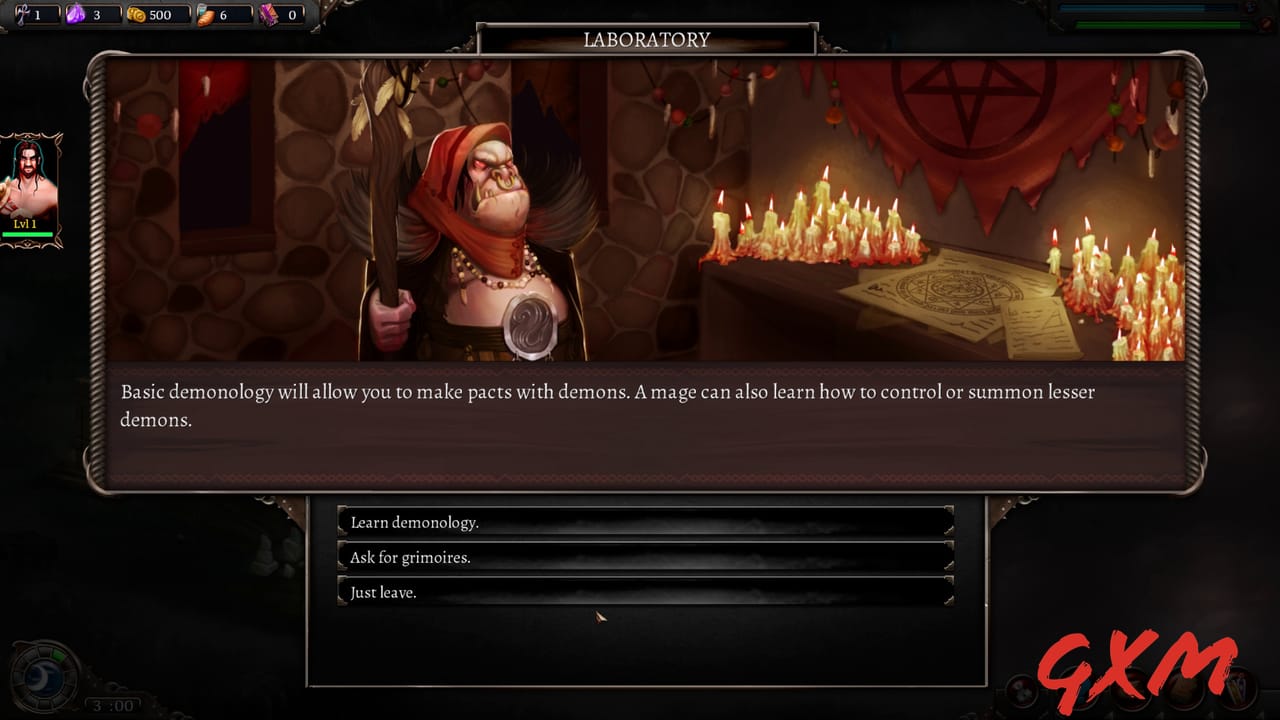
Task: Pick the Just leave dialogue option
Action: tap(645, 592)
